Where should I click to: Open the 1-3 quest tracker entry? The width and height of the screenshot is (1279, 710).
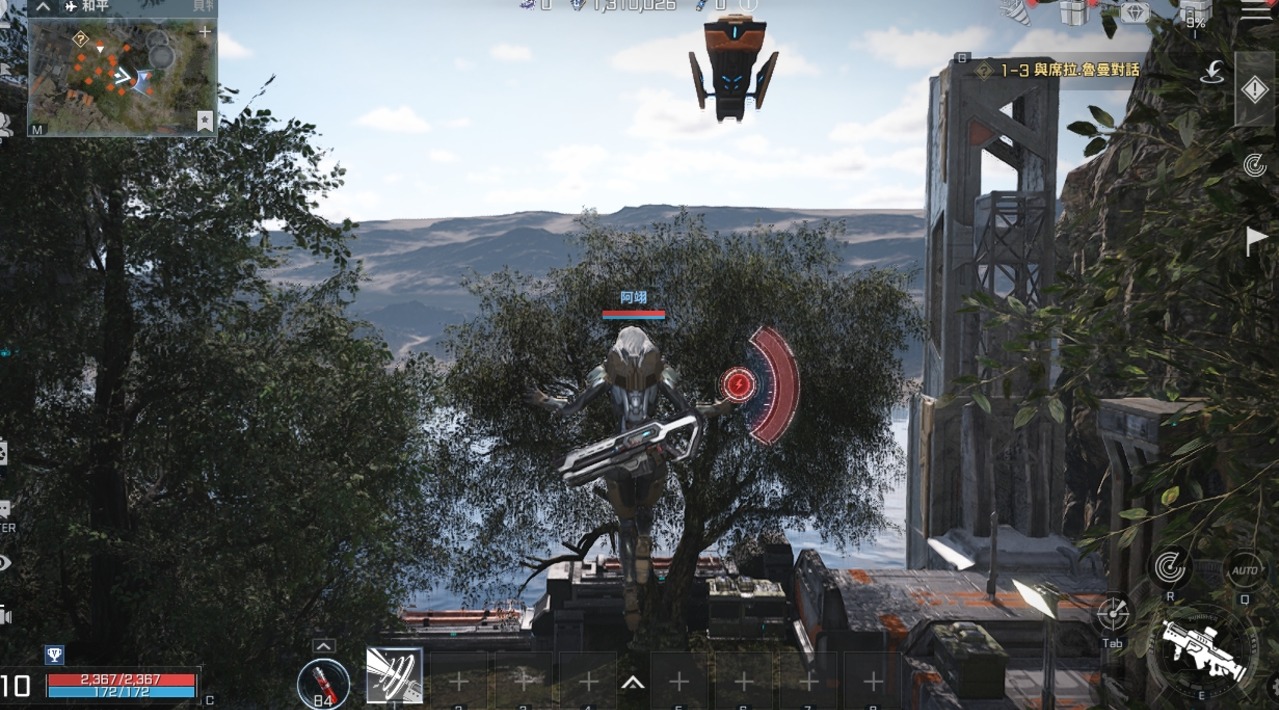coord(1060,70)
